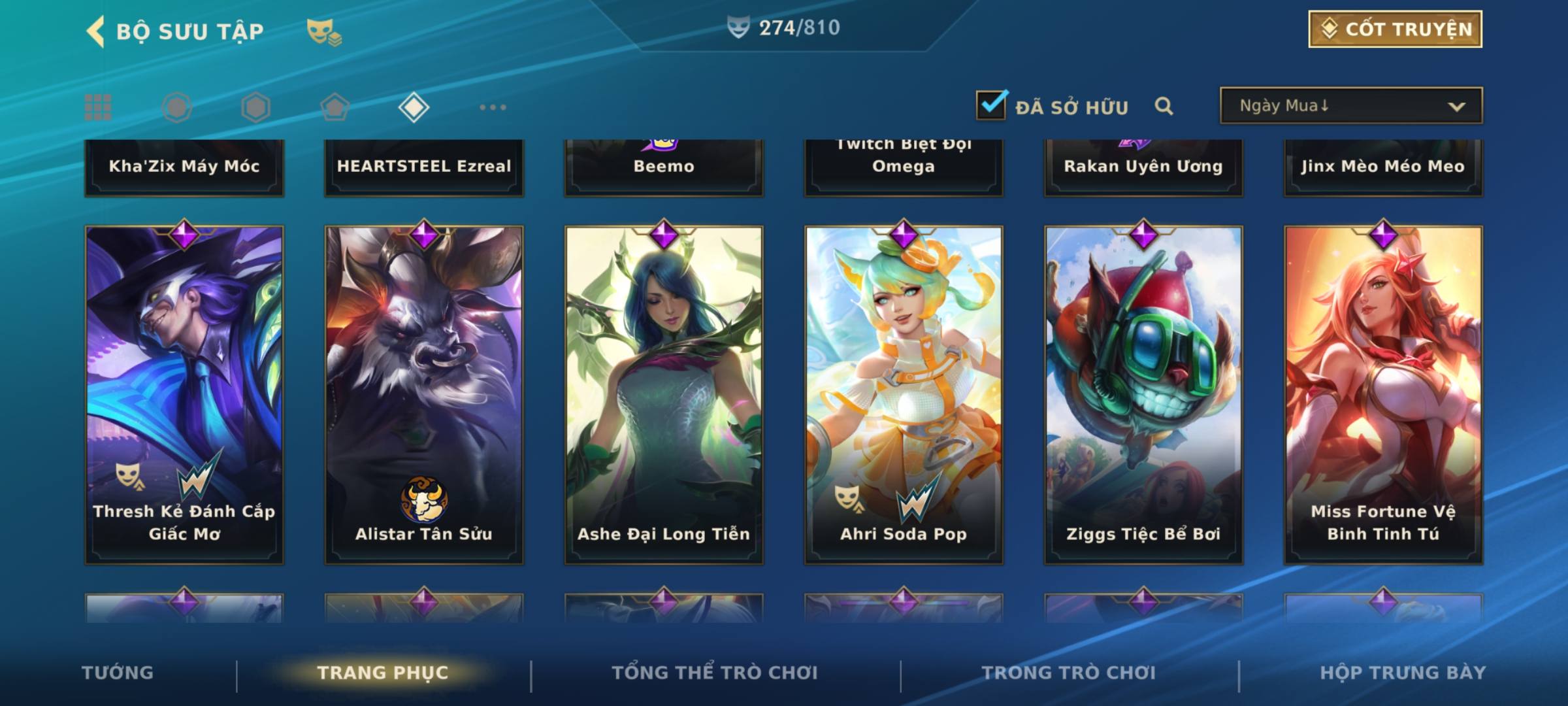Expand the Ngày Mua sort dropdown
1568x706 pixels.
tap(1350, 106)
